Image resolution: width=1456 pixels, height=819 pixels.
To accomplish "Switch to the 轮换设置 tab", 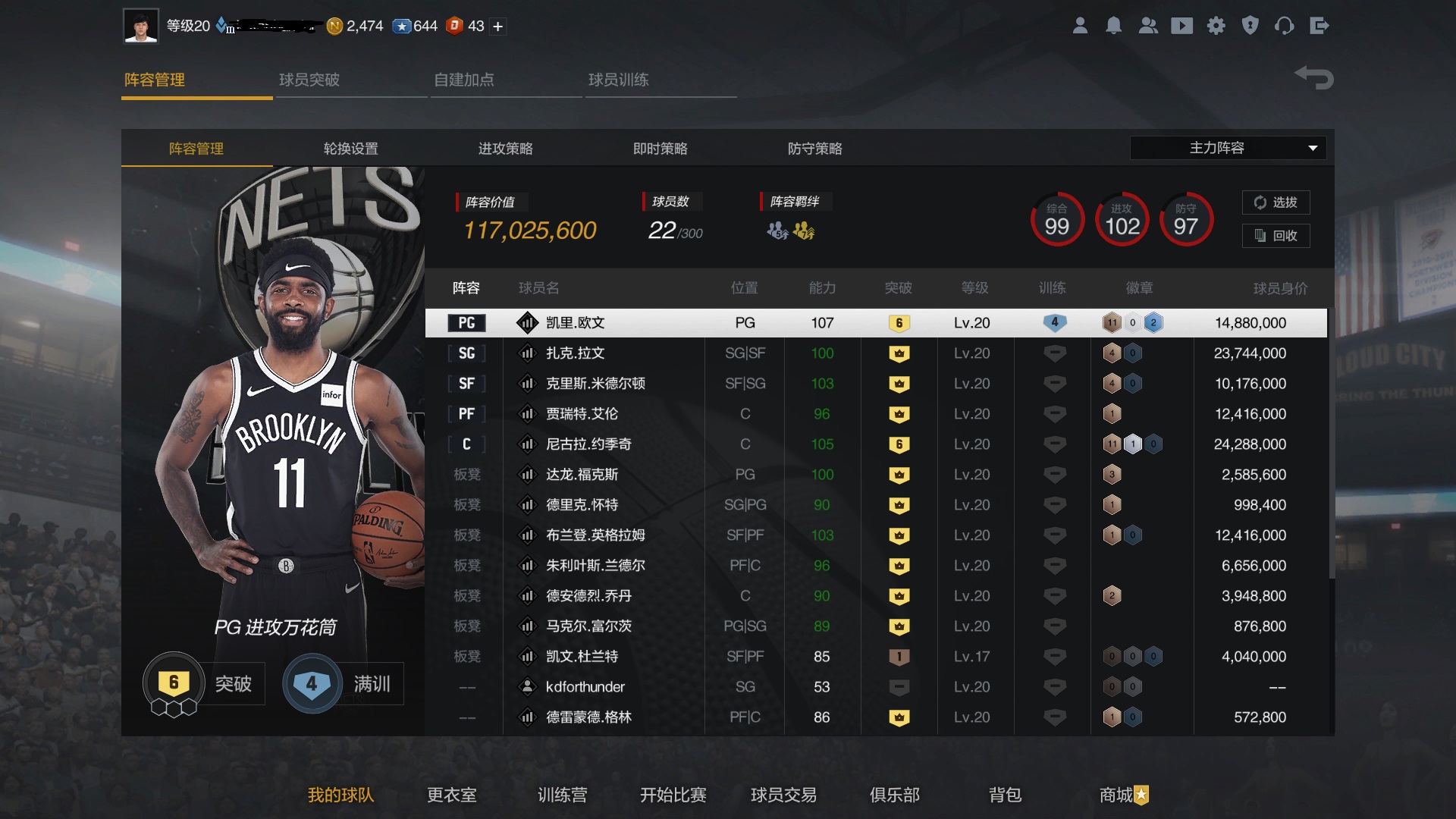I will click(x=350, y=149).
